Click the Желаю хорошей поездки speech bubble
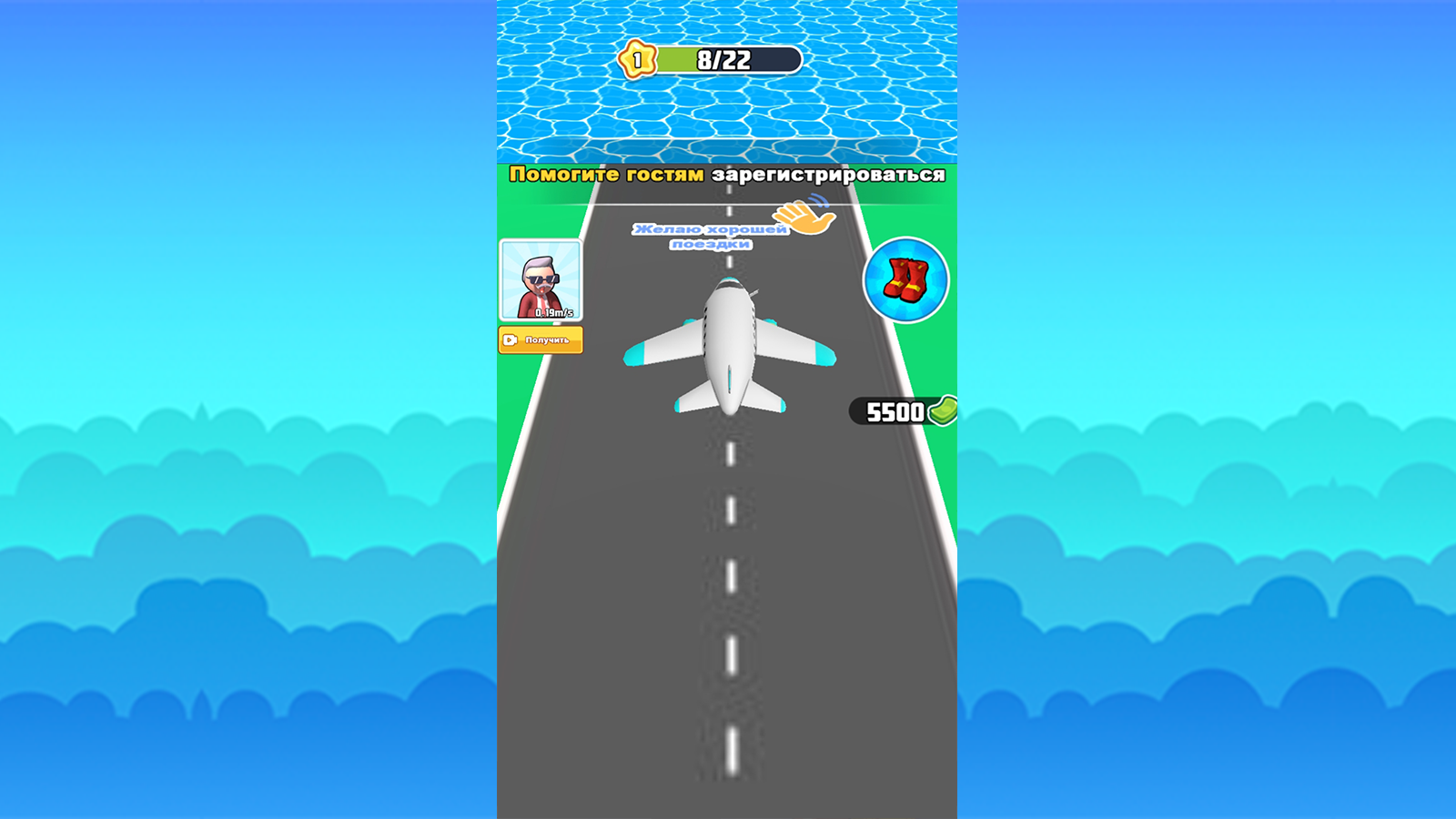 click(x=710, y=235)
